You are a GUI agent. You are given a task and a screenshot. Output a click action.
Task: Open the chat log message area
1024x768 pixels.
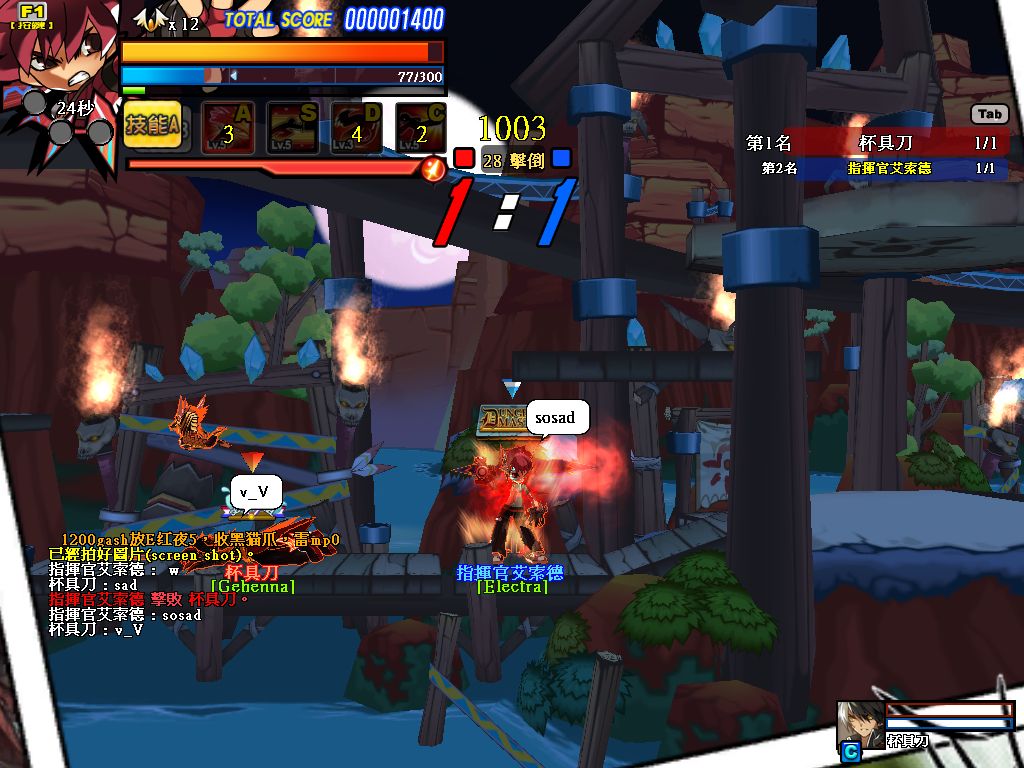(x=190, y=585)
